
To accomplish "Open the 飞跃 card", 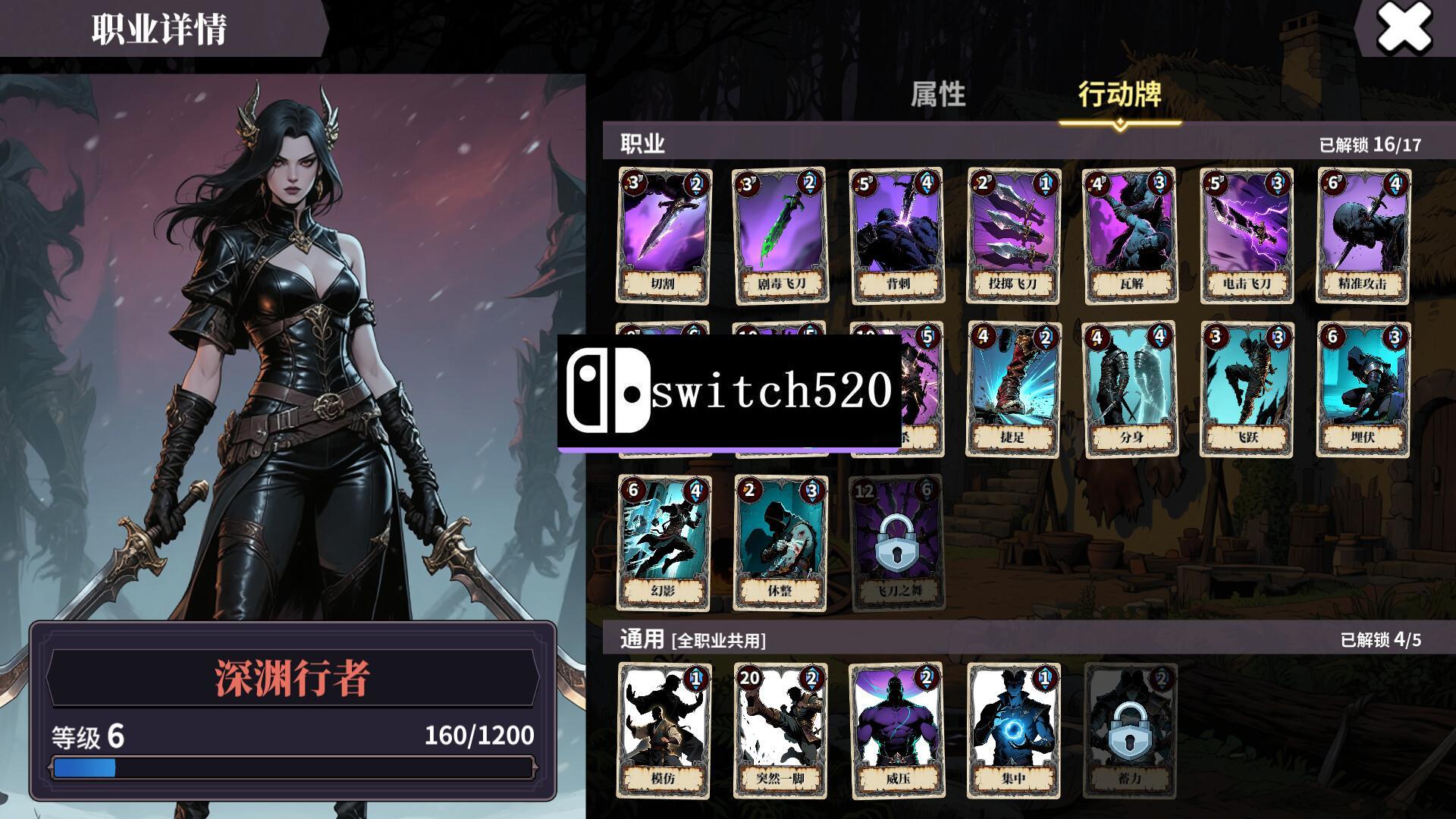I will (1247, 389).
